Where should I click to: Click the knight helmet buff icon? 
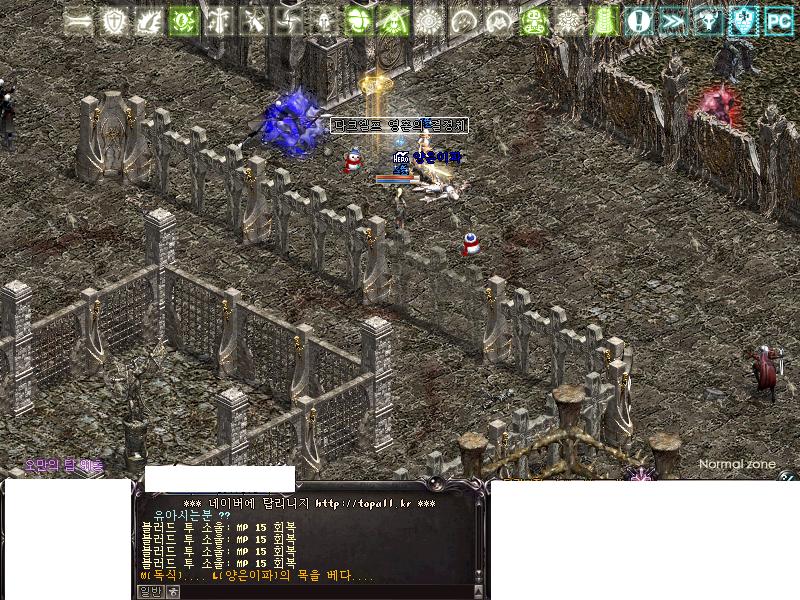pyautogui.click(x=324, y=20)
